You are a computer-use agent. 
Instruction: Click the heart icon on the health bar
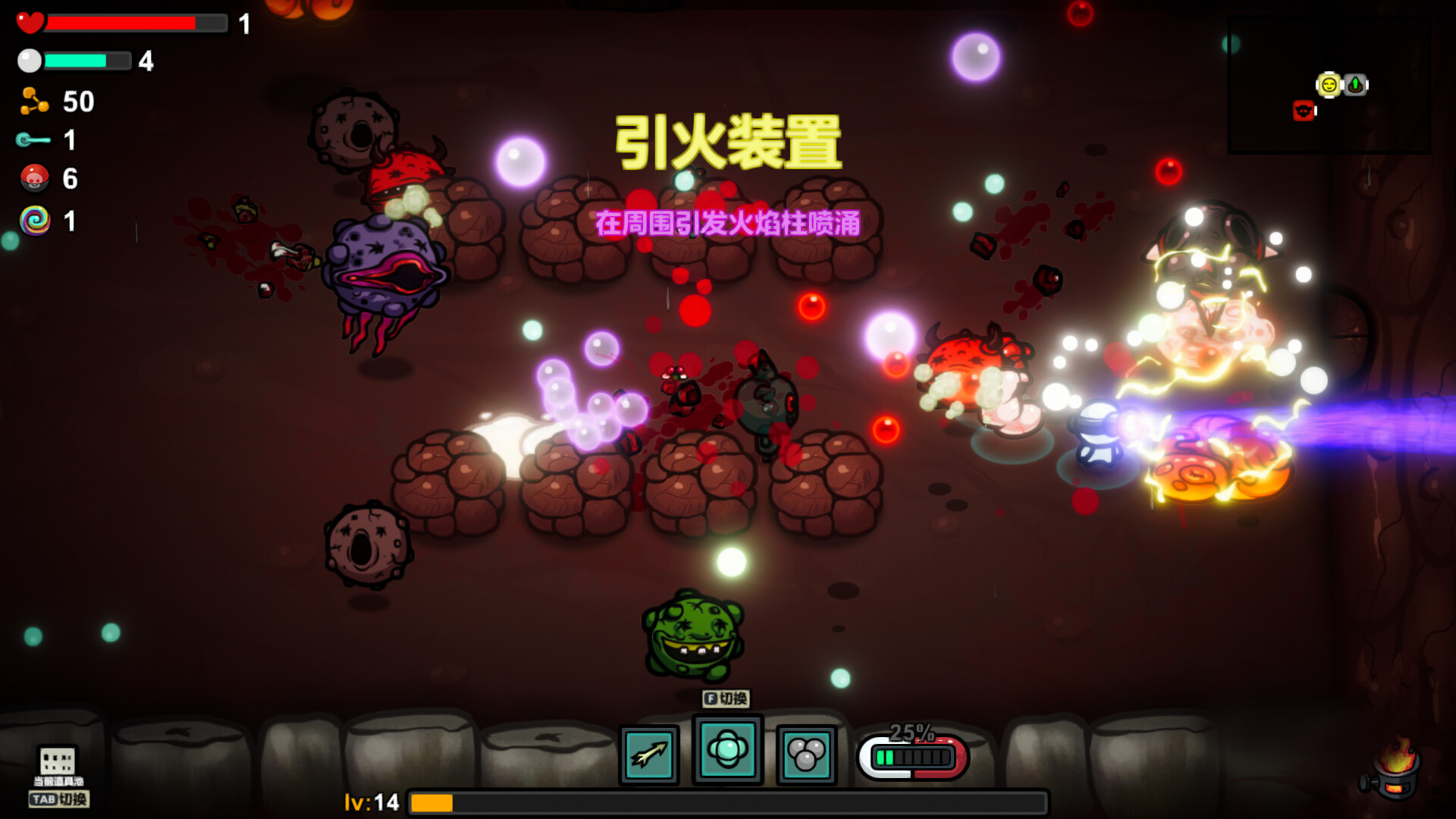[x=30, y=23]
